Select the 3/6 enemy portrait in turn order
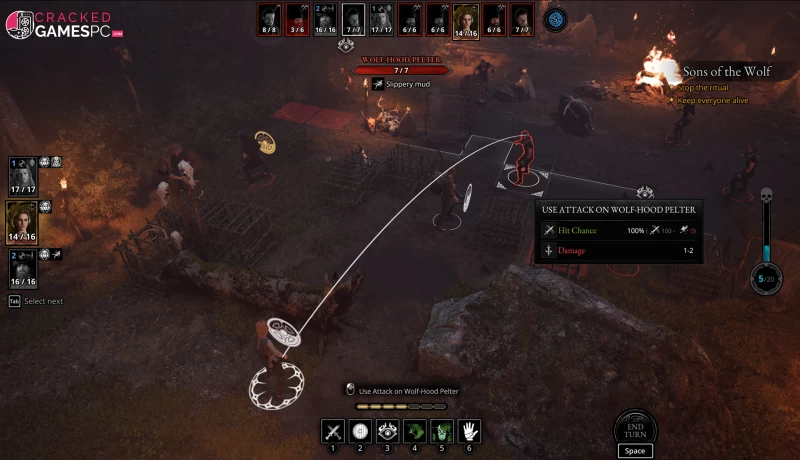This screenshot has height=460, width=800. (297, 17)
